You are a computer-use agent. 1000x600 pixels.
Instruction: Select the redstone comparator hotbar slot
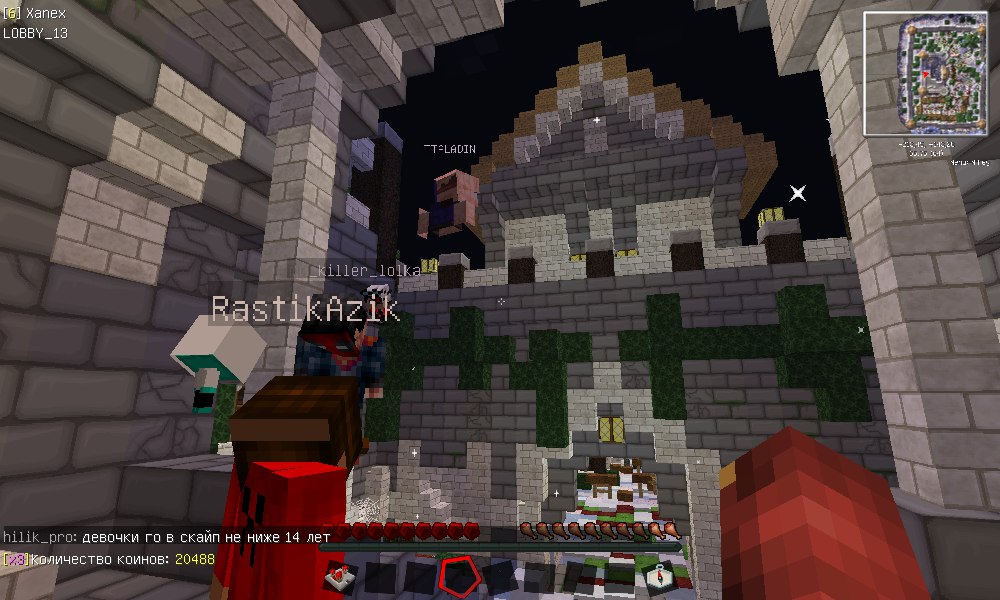coord(341,577)
